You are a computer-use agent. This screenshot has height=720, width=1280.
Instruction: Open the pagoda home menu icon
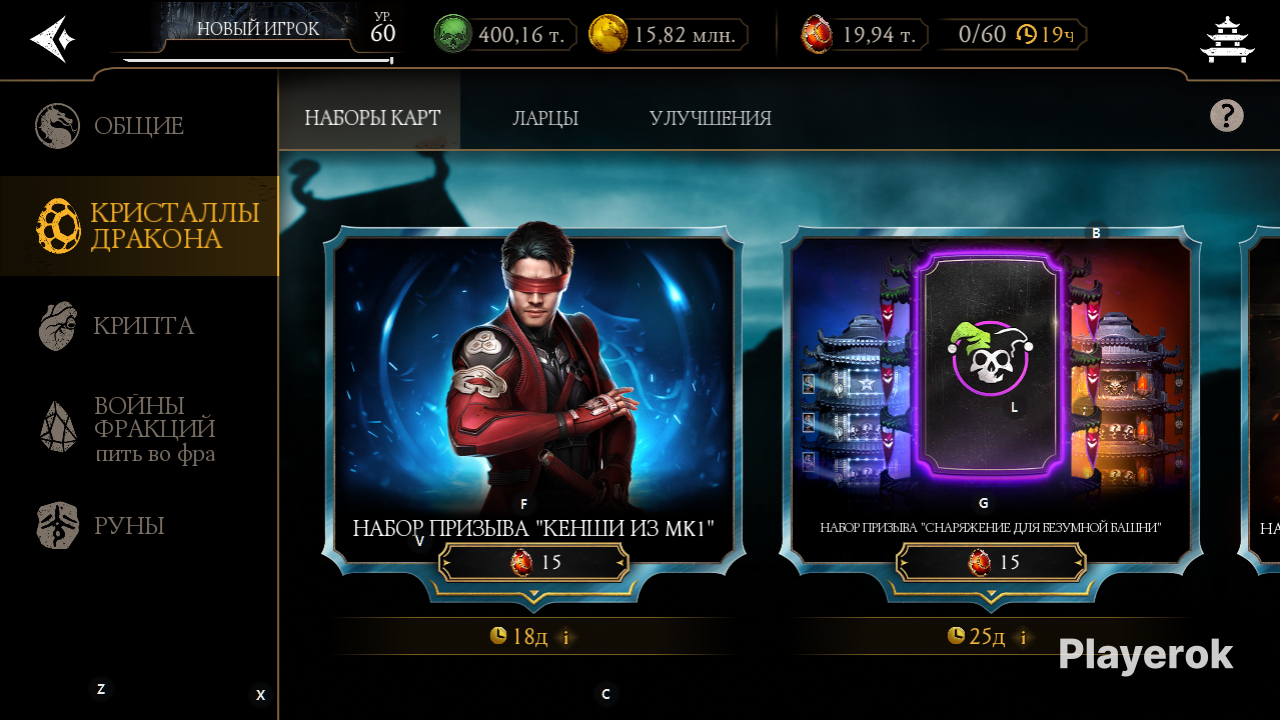[x=1227, y=39]
